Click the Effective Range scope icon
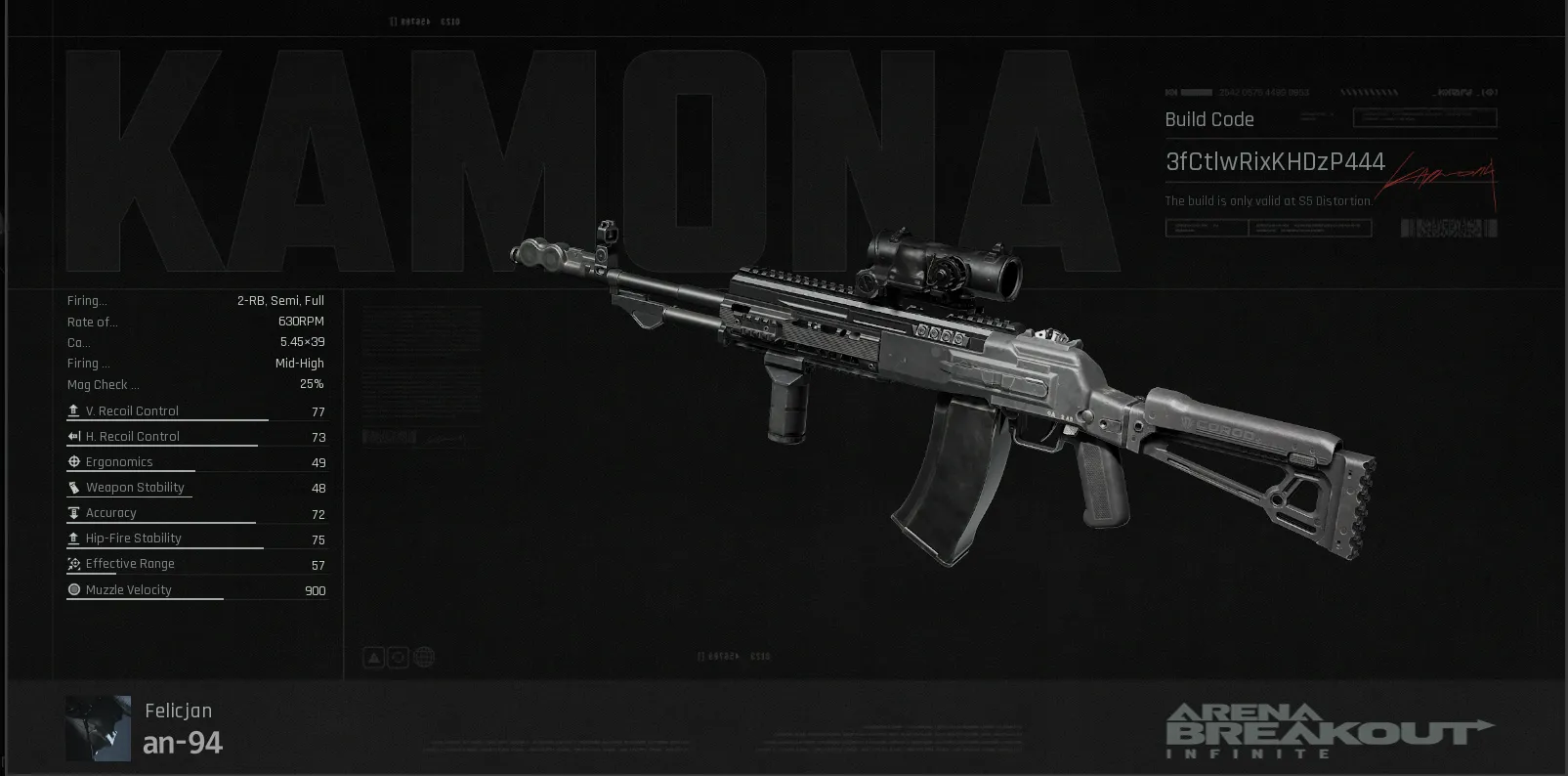The width and height of the screenshot is (1568, 776). [73, 563]
